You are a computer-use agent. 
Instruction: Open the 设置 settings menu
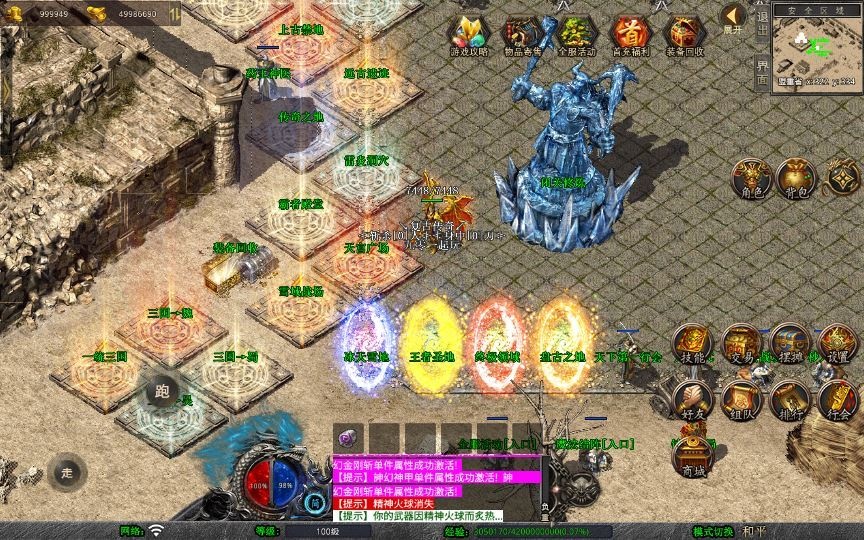coord(838,344)
